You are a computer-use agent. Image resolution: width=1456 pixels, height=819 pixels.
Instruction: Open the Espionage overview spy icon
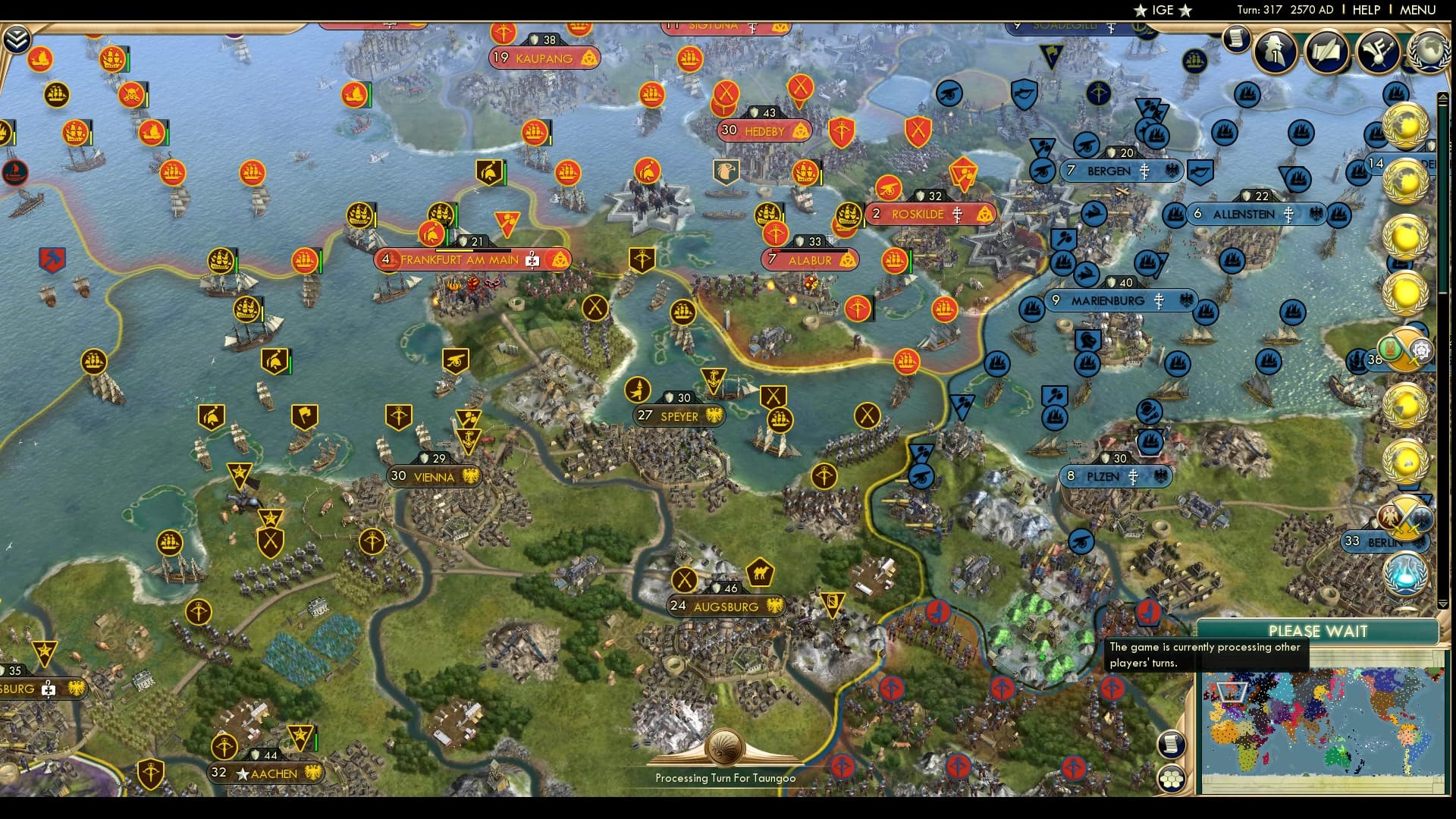pos(1275,52)
